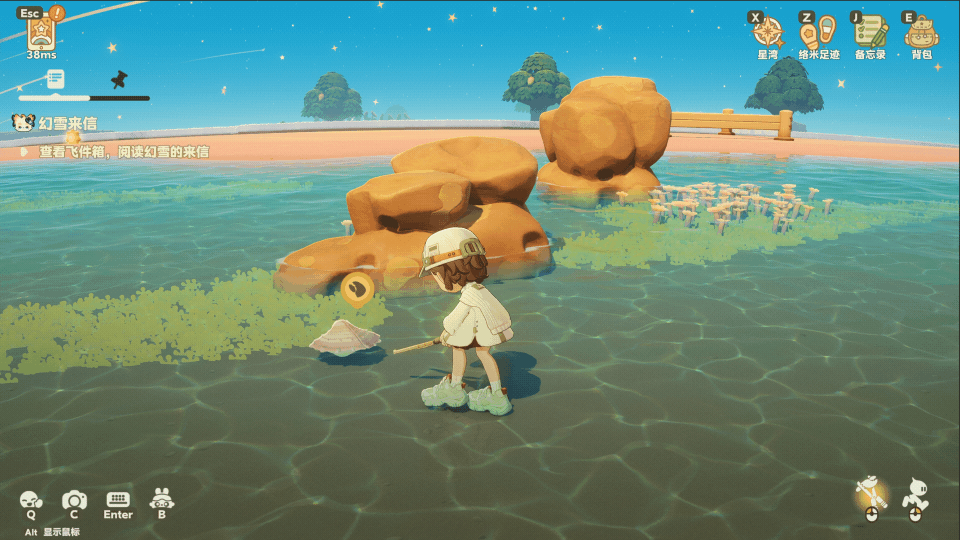Click the pushpin icon above the progress bar
The height and width of the screenshot is (540, 960).
click(119, 79)
